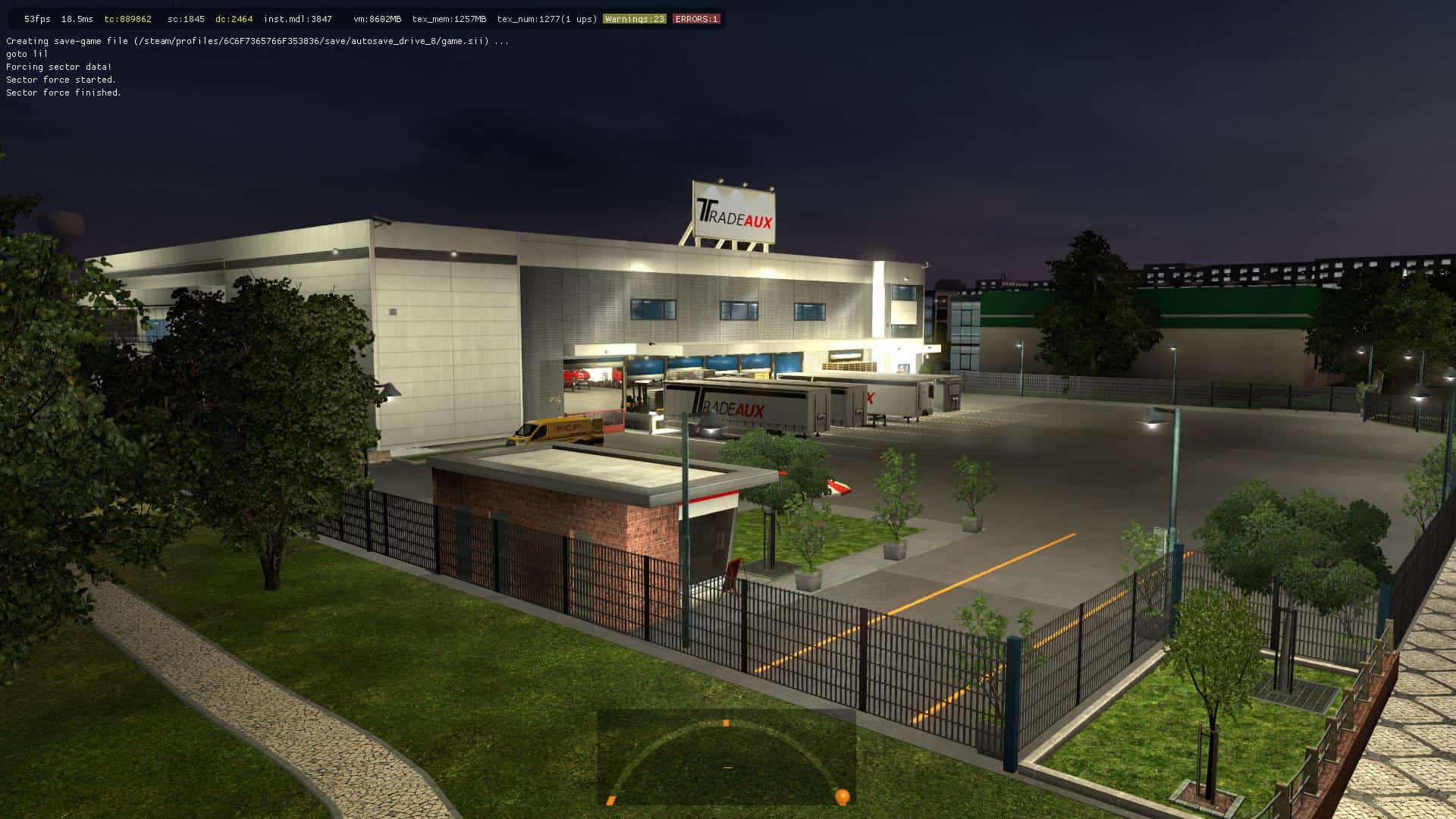Click the yellow Warnings:23 badge
The height and width of the screenshot is (819, 1456).
(634, 19)
